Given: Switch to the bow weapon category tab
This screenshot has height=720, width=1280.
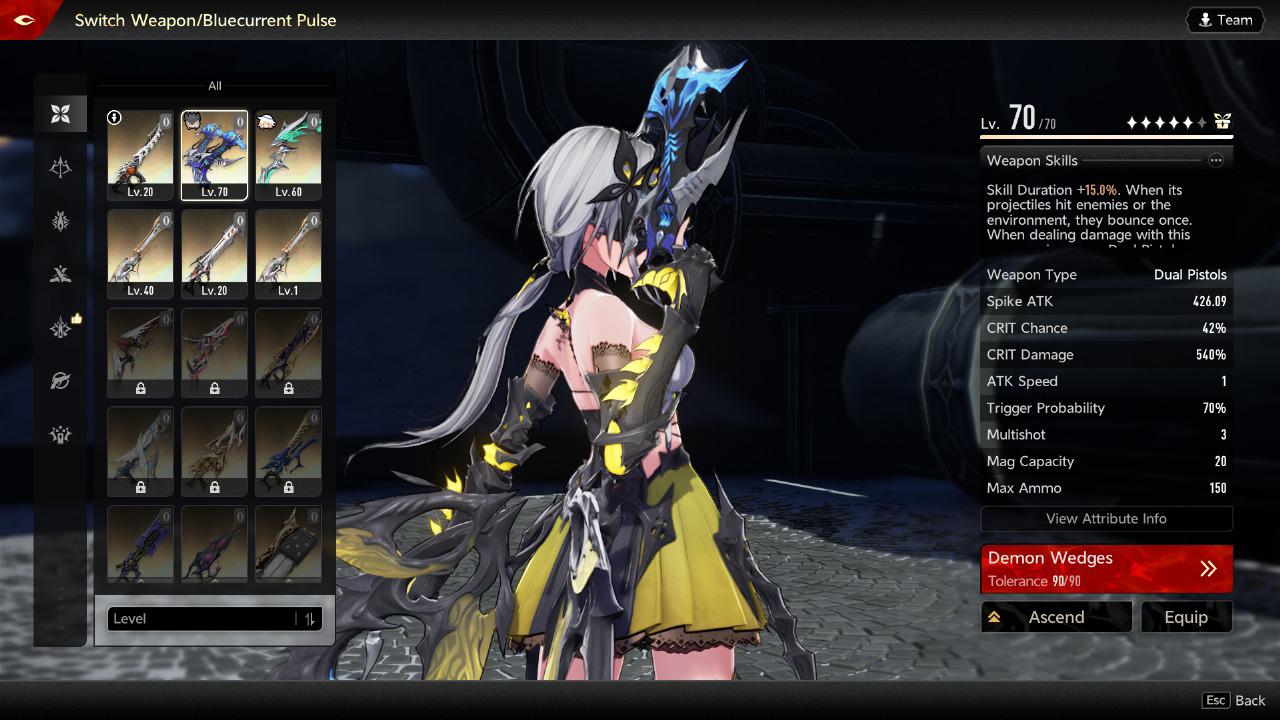Looking at the screenshot, I should [x=61, y=168].
